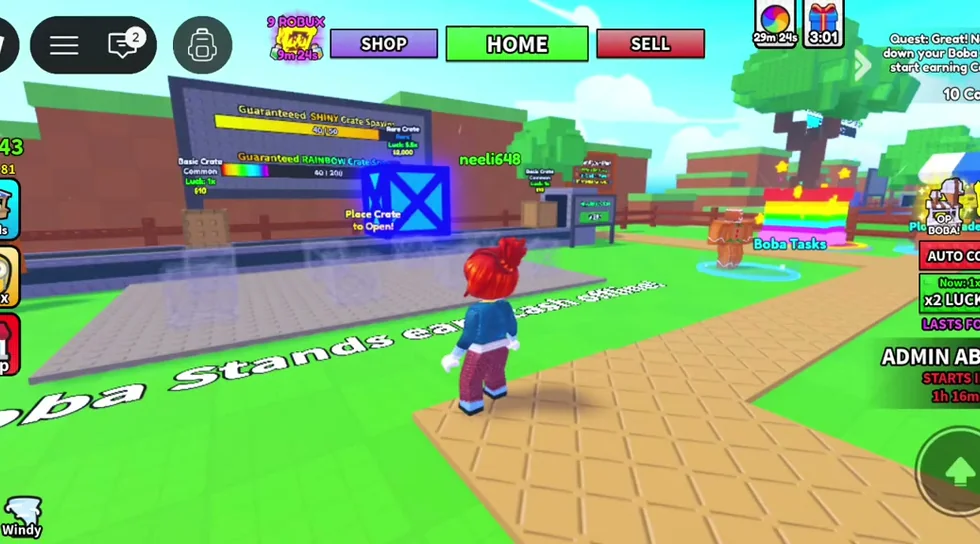
Task: Open the OP BOBA offer icon
Action: 946,208
